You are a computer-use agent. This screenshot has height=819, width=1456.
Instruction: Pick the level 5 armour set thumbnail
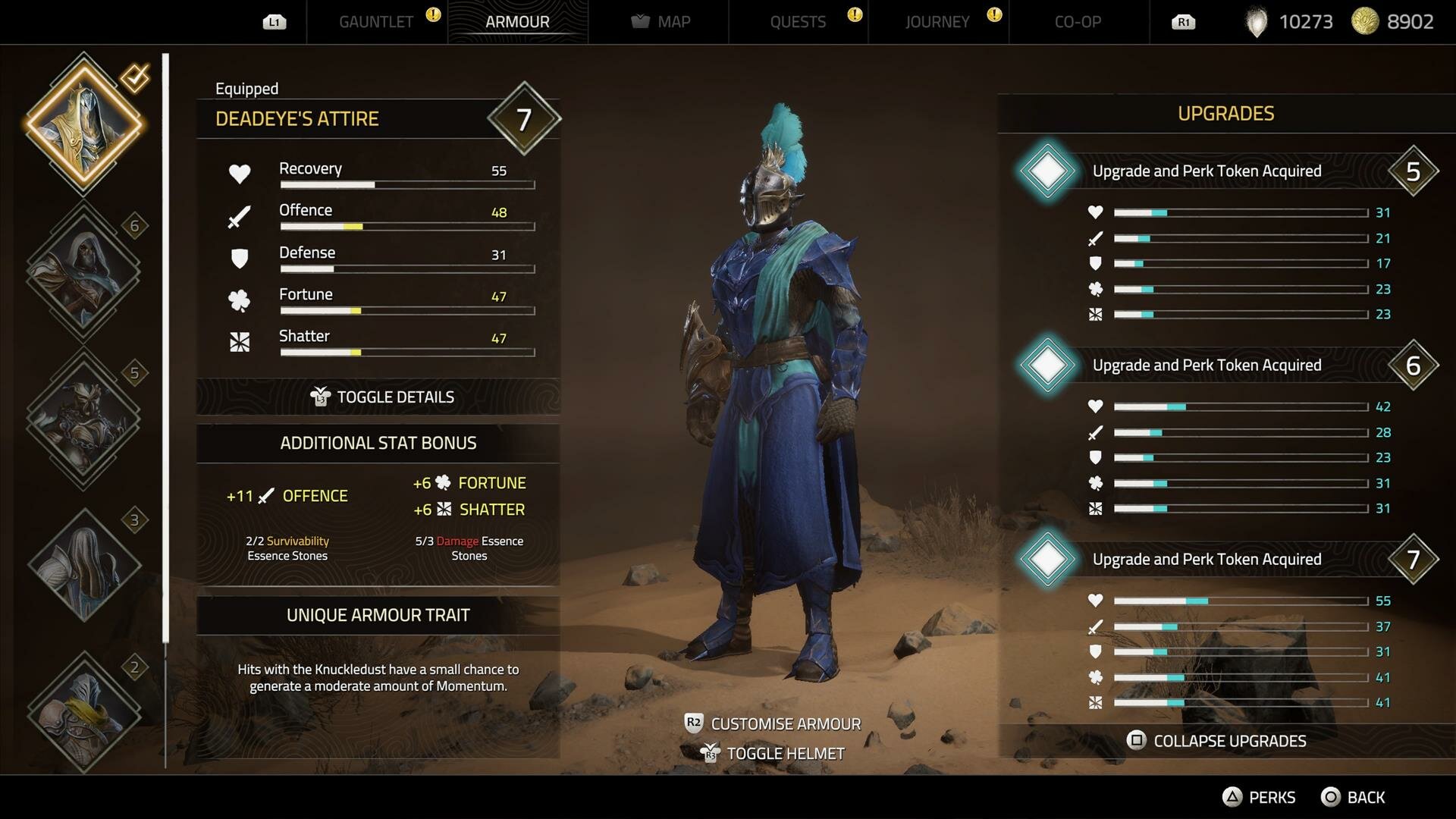click(83, 418)
